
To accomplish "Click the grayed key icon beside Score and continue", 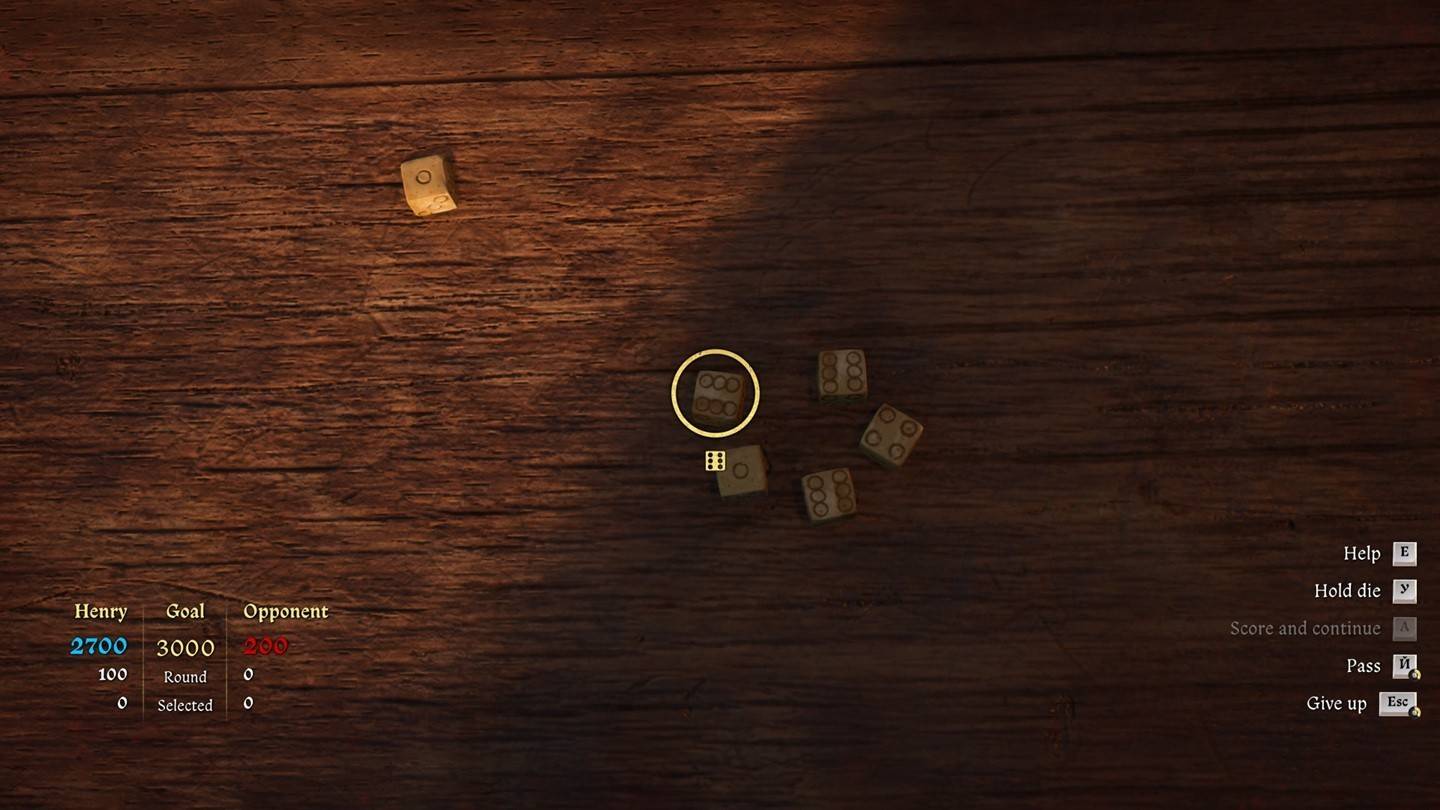I will (1404, 628).
